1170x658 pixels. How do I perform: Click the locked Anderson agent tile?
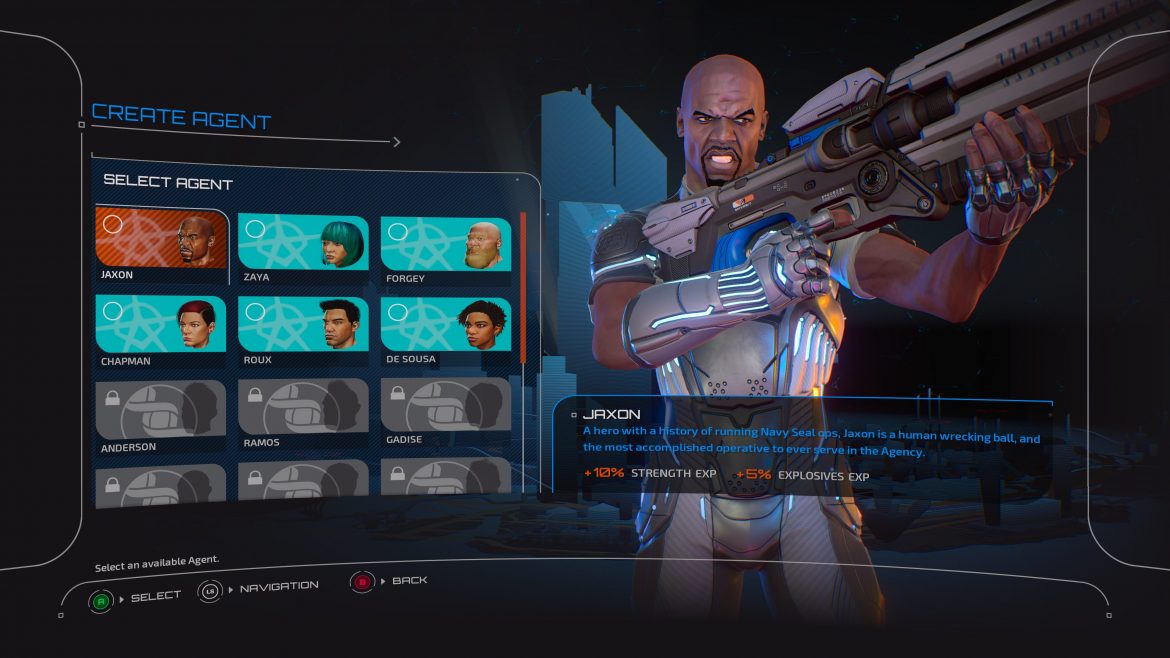point(161,410)
